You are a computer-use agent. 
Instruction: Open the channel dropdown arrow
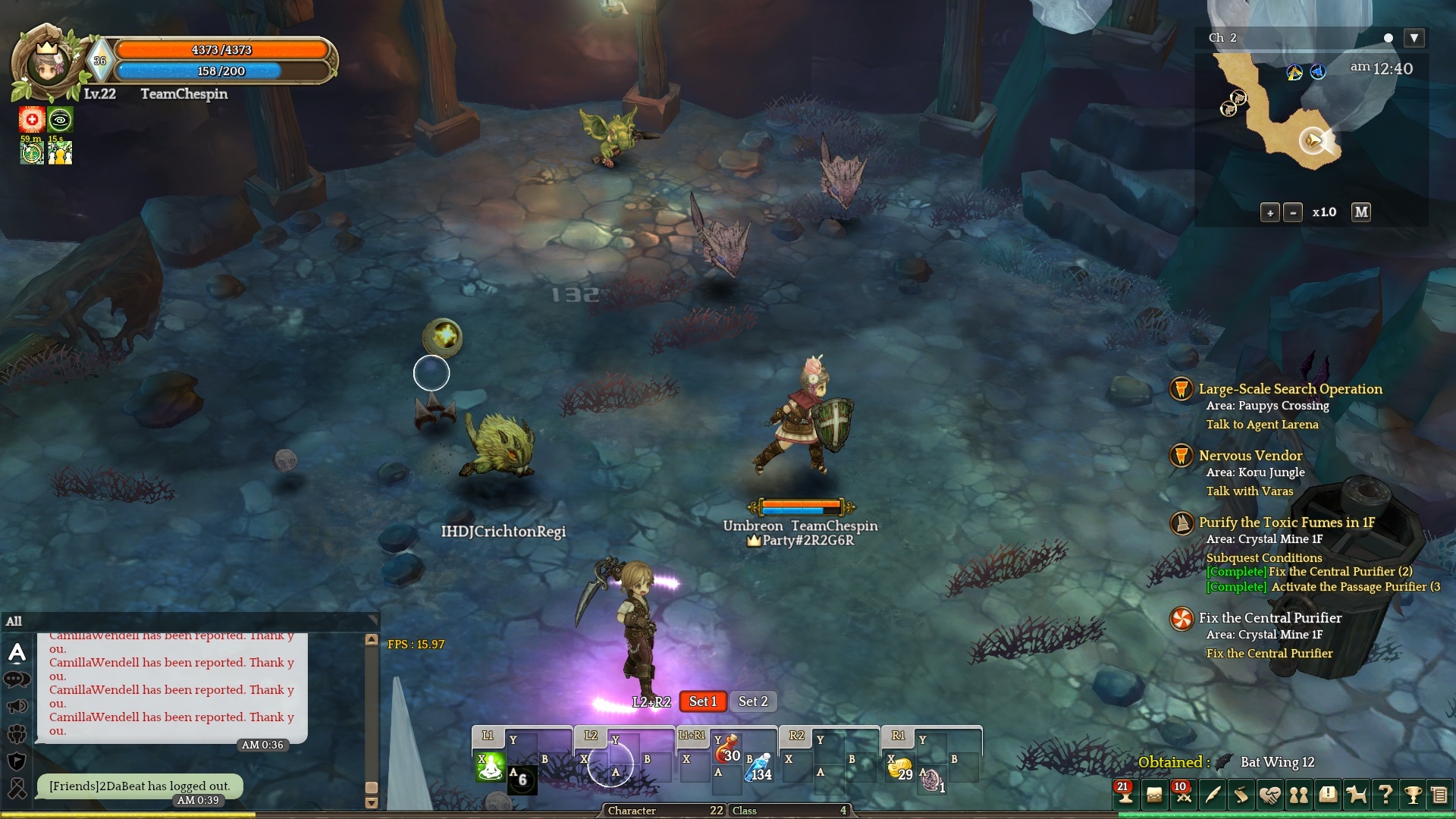pos(1414,38)
